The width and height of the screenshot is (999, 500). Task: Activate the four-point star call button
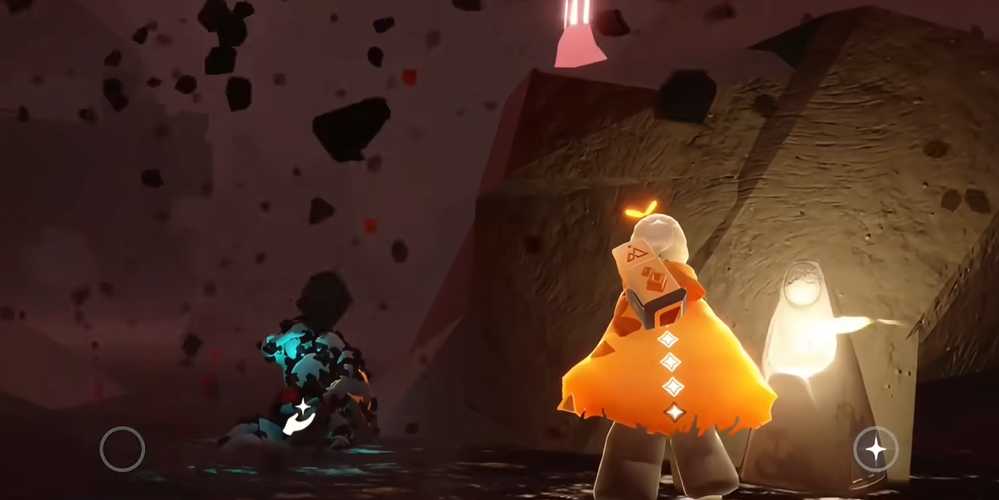[x=875, y=449]
